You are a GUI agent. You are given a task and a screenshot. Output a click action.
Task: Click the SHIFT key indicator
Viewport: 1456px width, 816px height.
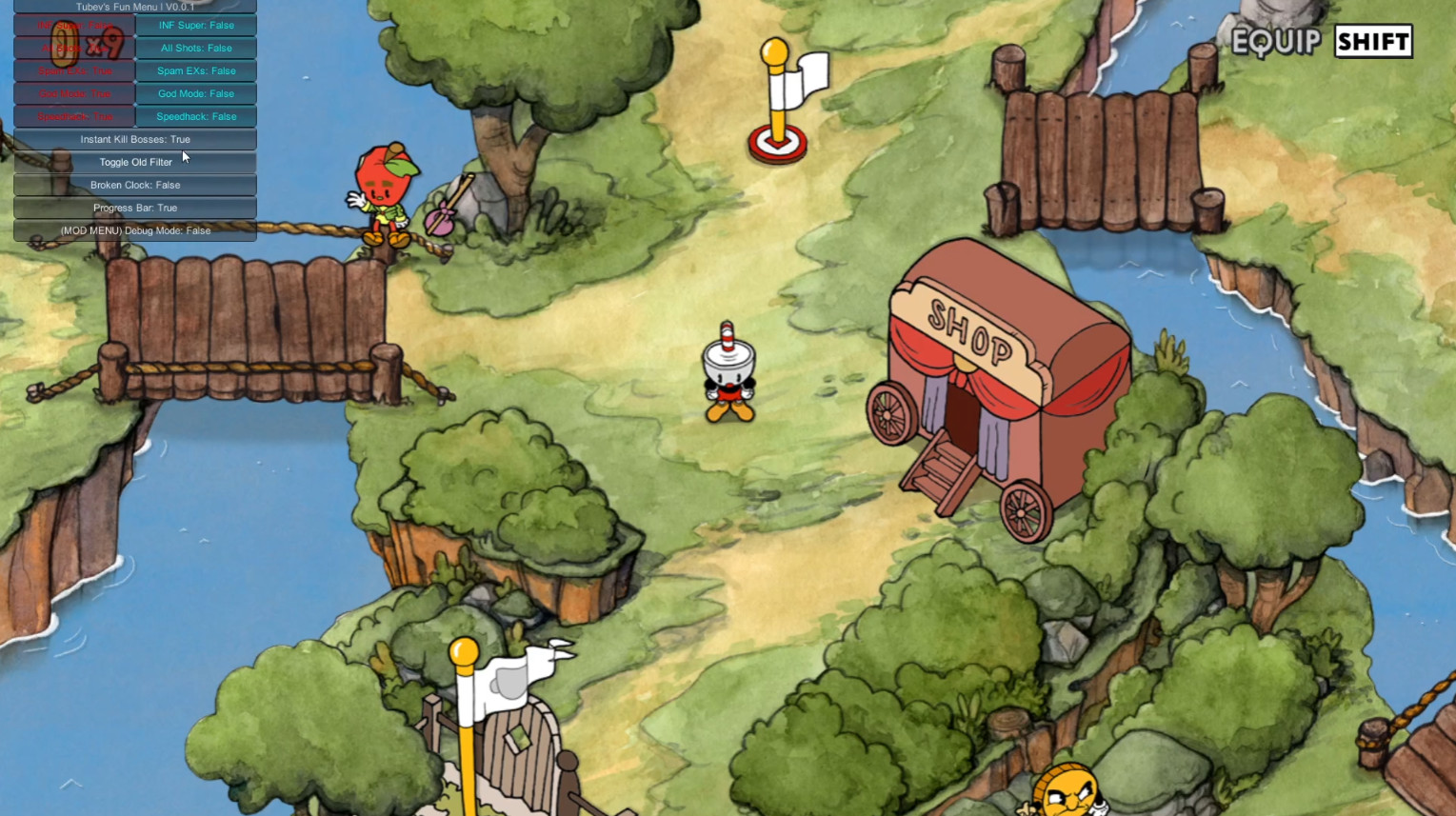tap(1371, 42)
